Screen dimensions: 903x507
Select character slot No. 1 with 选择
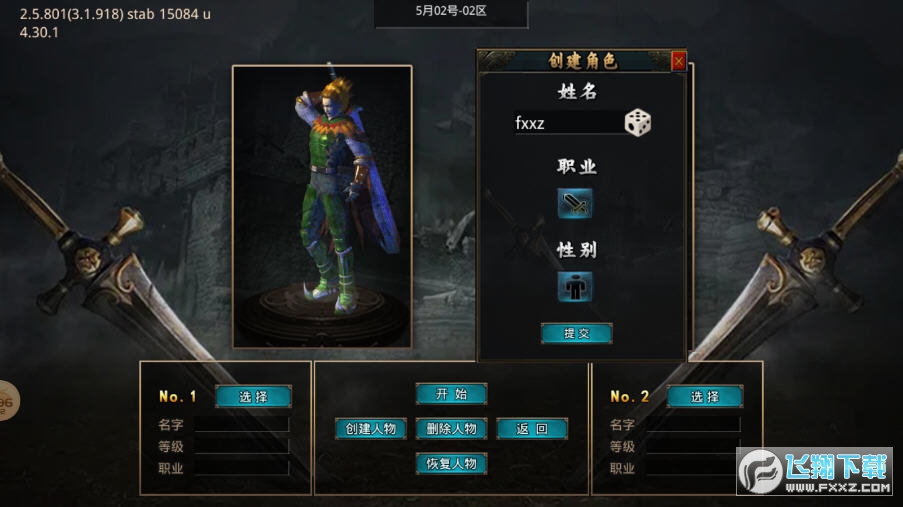point(253,396)
